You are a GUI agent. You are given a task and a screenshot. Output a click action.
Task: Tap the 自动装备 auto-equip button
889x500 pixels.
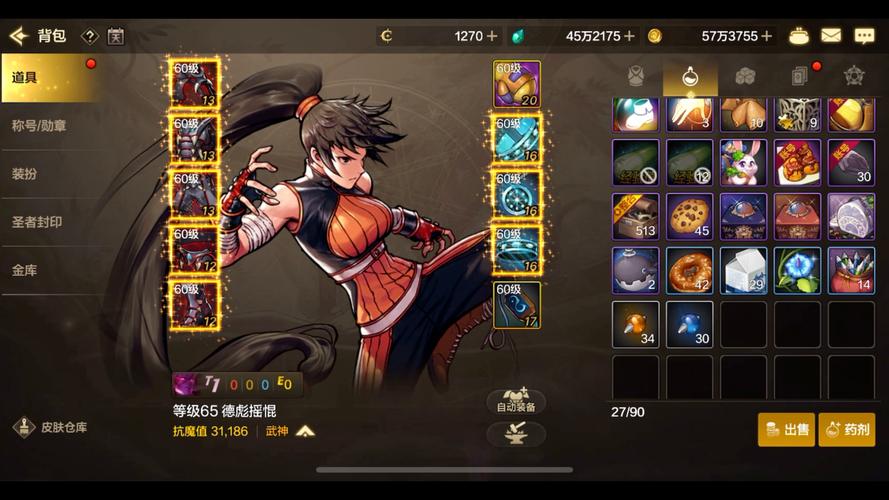(516, 401)
